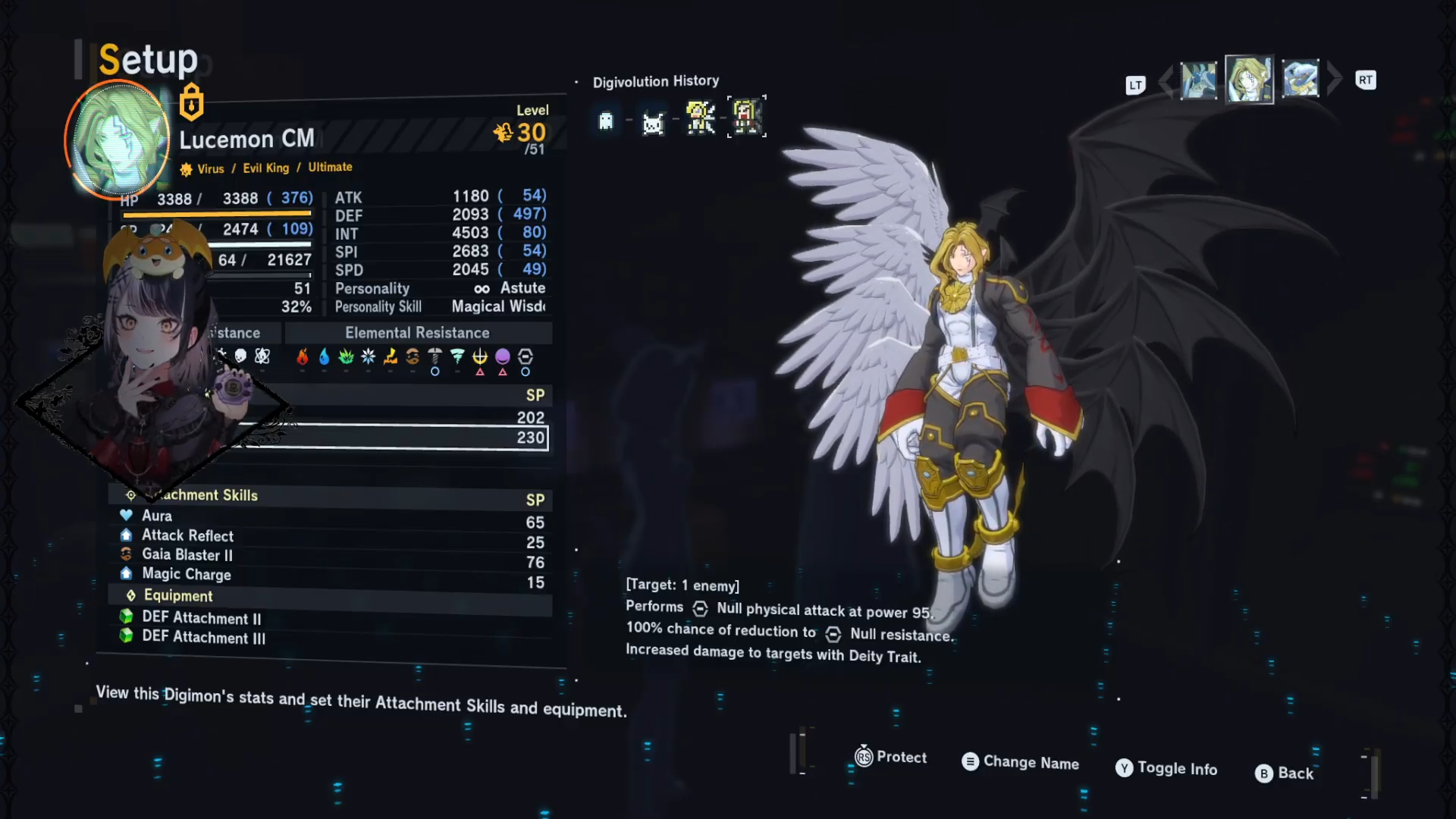Open the DEF Attachment II equipment slot
The width and height of the screenshot is (1456, 819).
tap(201, 618)
